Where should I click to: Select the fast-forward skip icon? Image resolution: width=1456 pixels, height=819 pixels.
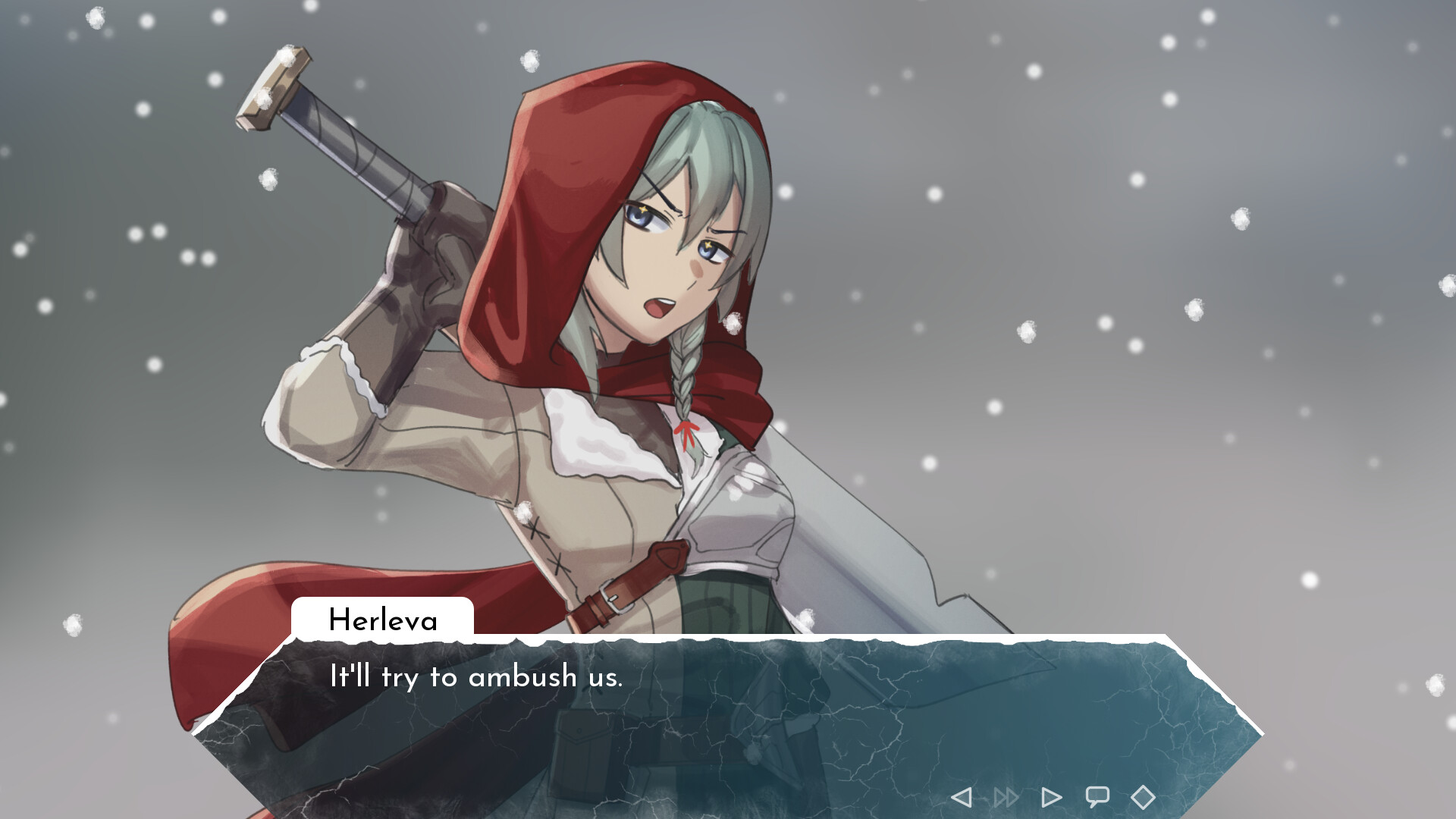click(1006, 796)
